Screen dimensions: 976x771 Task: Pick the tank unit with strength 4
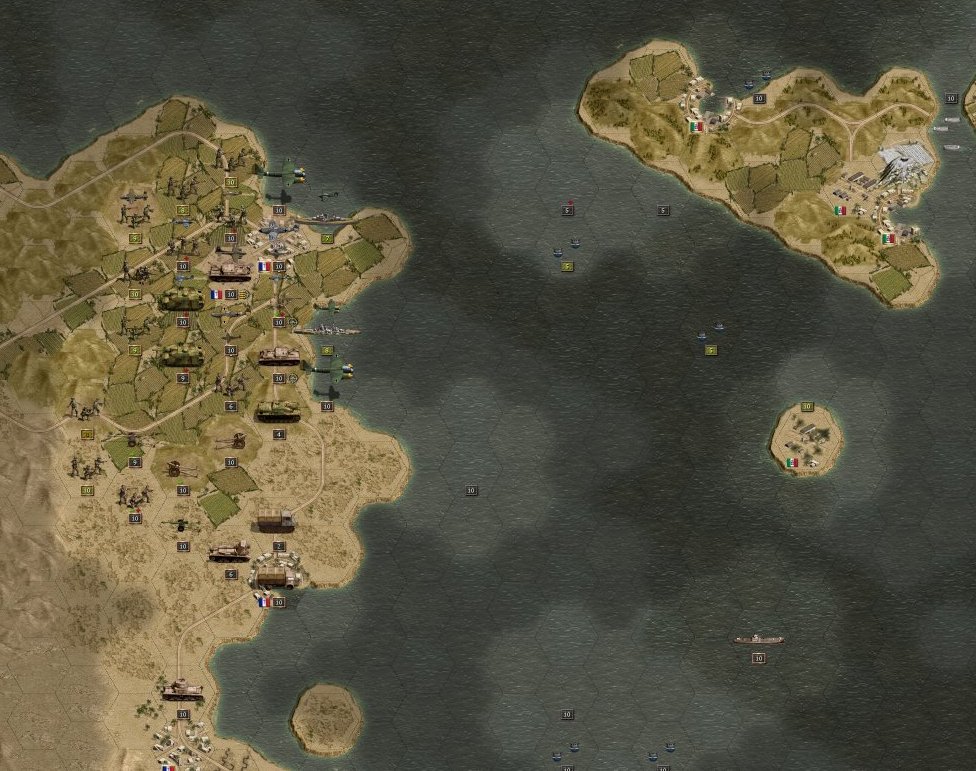click(277, 410)
